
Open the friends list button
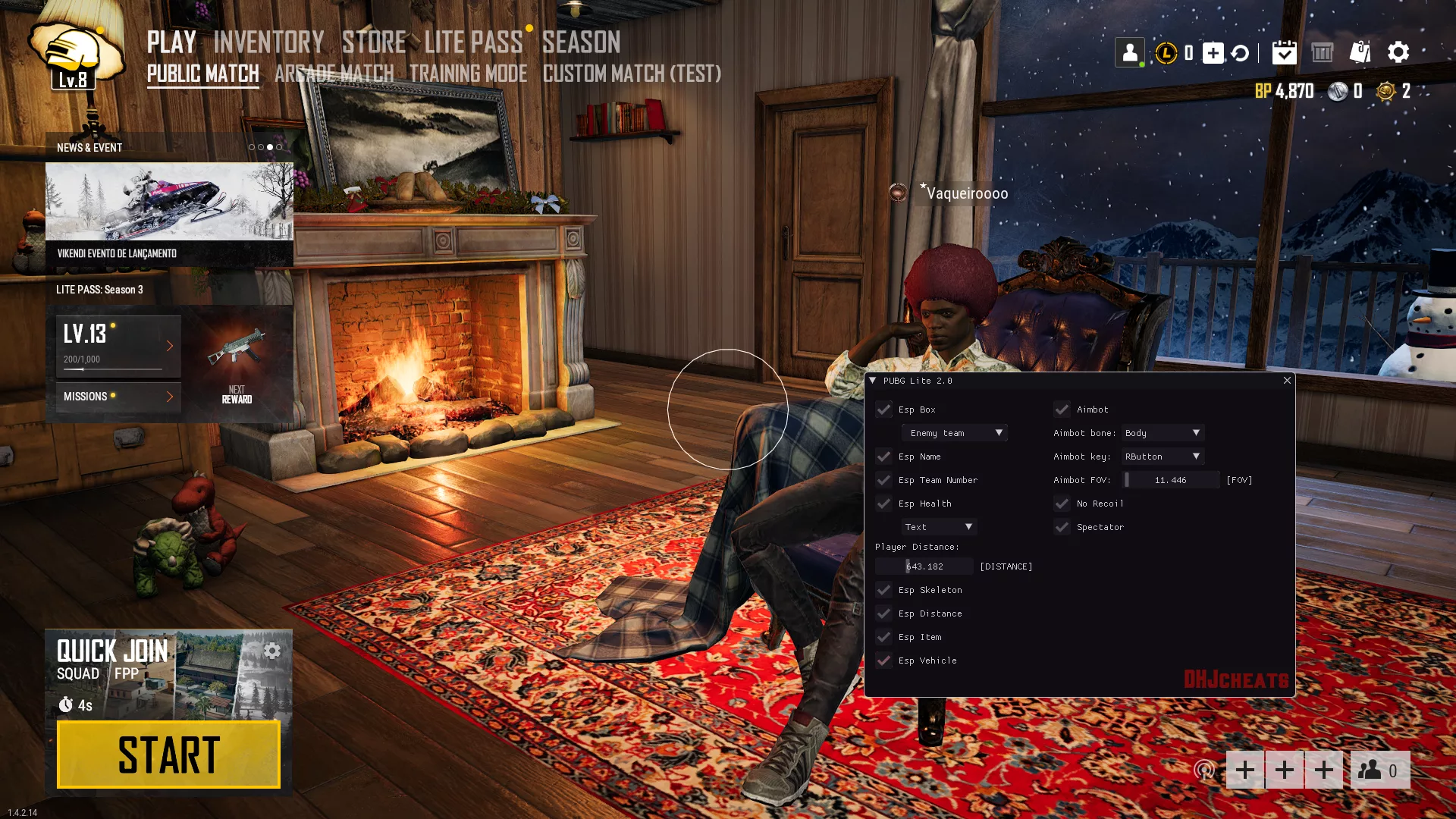click(1379, 770)
